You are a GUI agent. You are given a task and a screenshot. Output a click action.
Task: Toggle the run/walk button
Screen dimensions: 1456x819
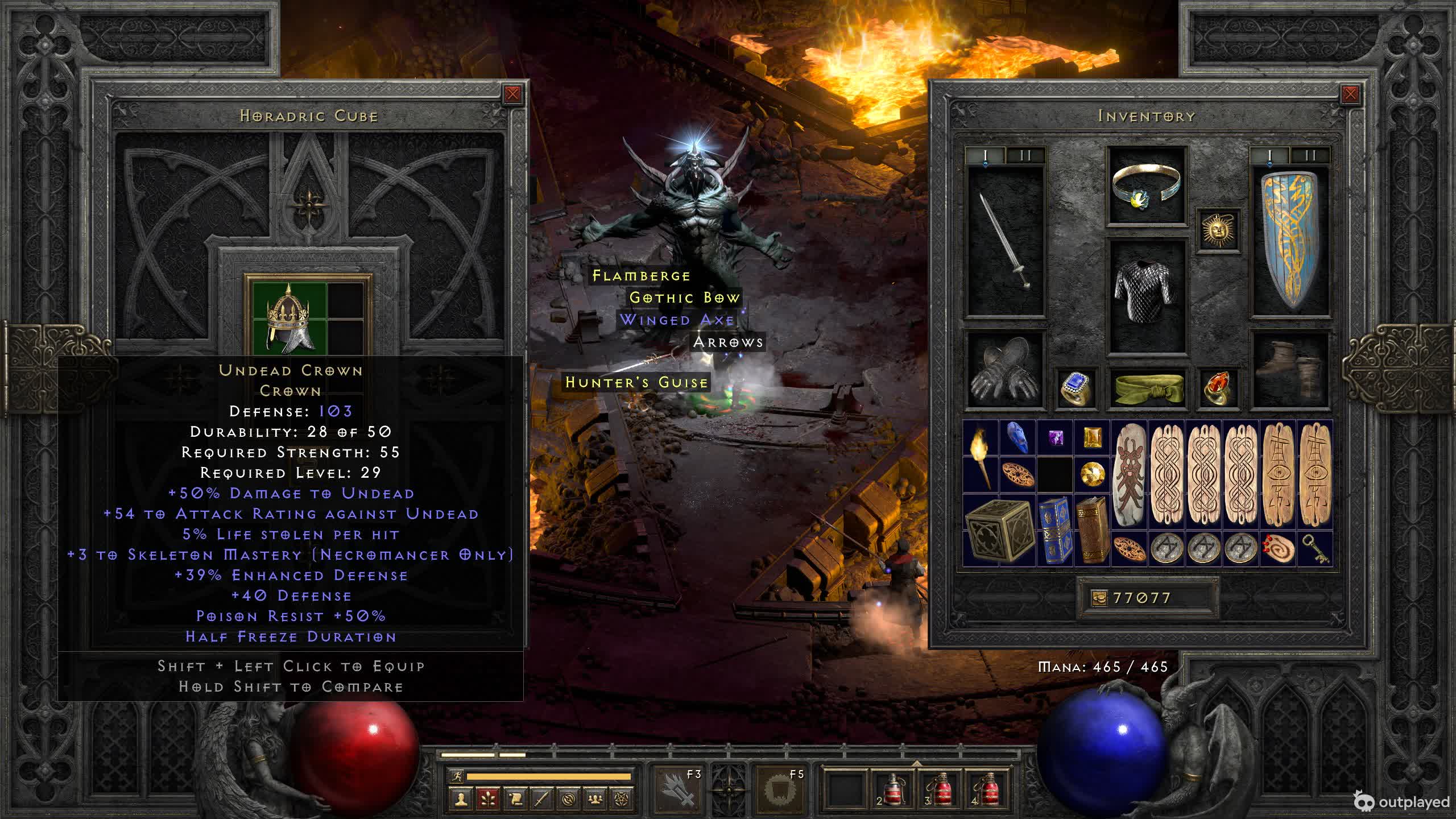[456, 776]
